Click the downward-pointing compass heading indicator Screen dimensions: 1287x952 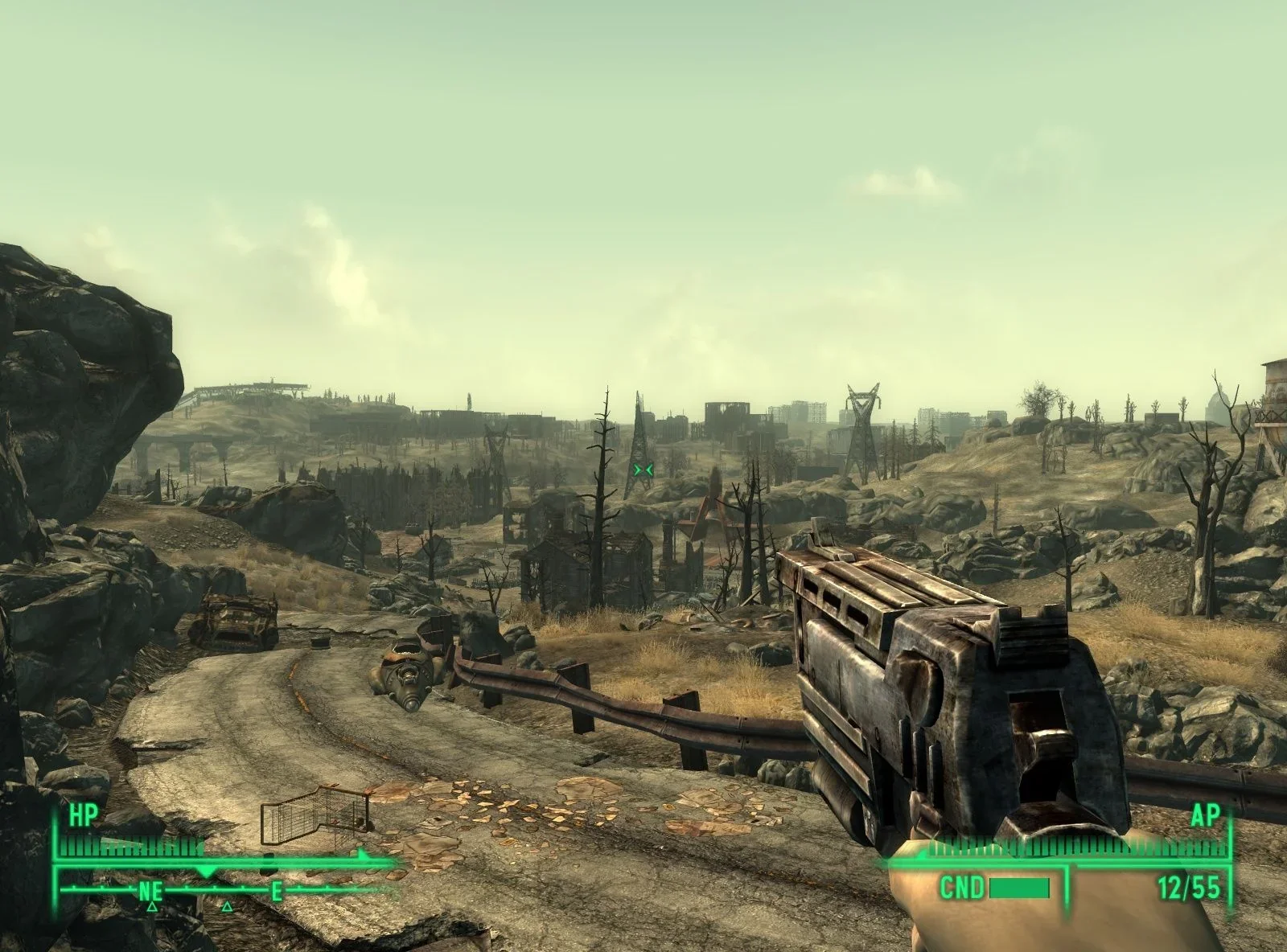[205, 871]
